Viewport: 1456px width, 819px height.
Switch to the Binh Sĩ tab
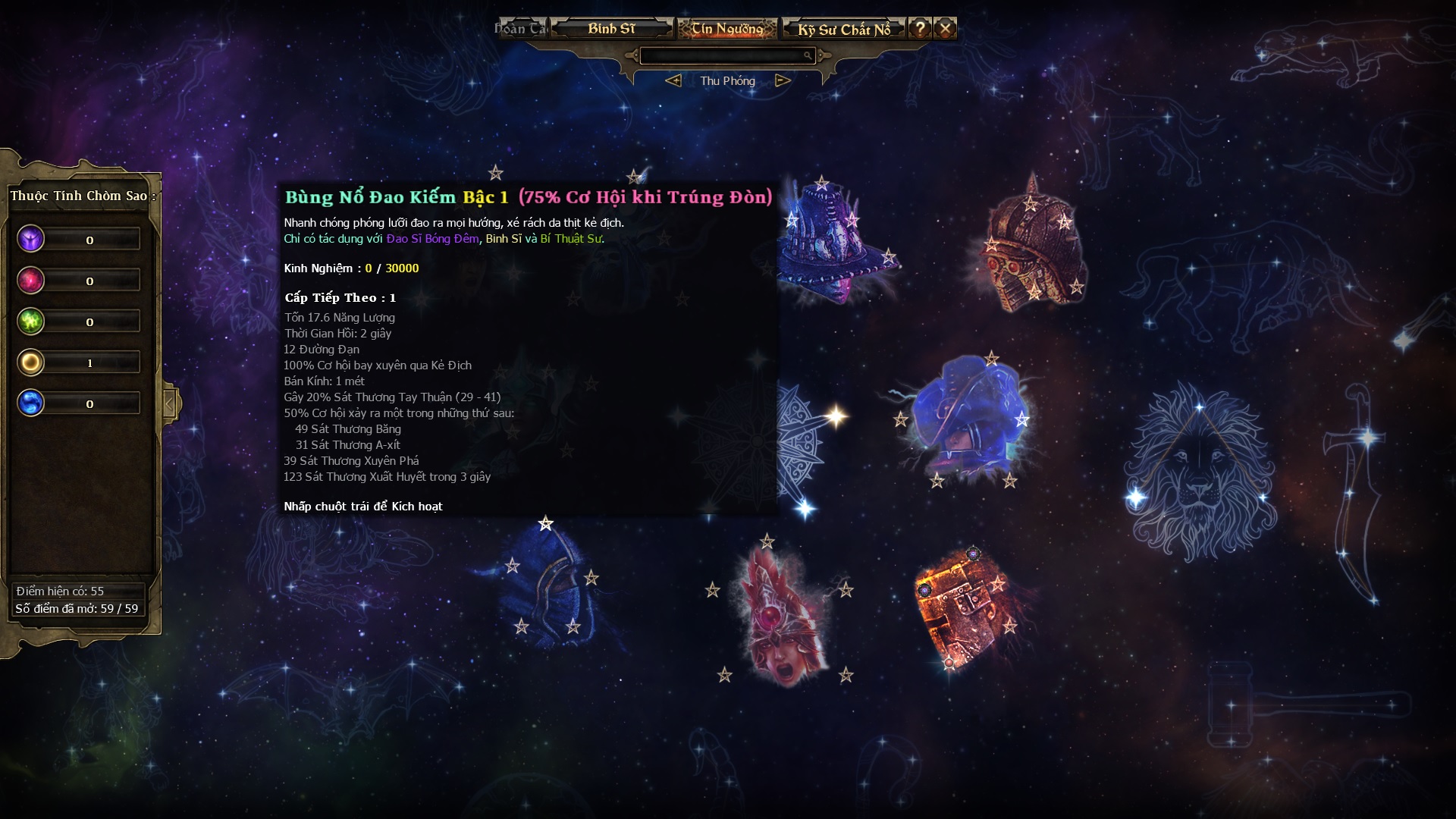[611, 29]
